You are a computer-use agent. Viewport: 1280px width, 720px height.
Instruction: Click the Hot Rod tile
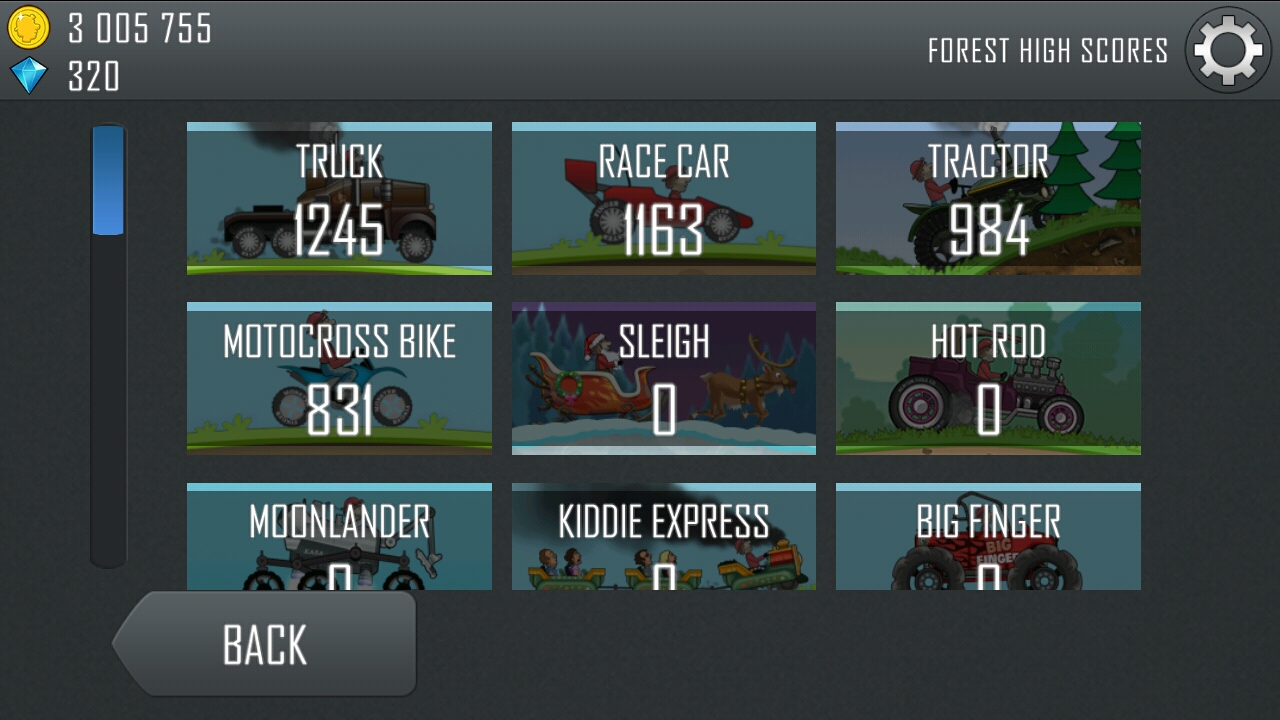pyautogui.click(x=988, y=379)
